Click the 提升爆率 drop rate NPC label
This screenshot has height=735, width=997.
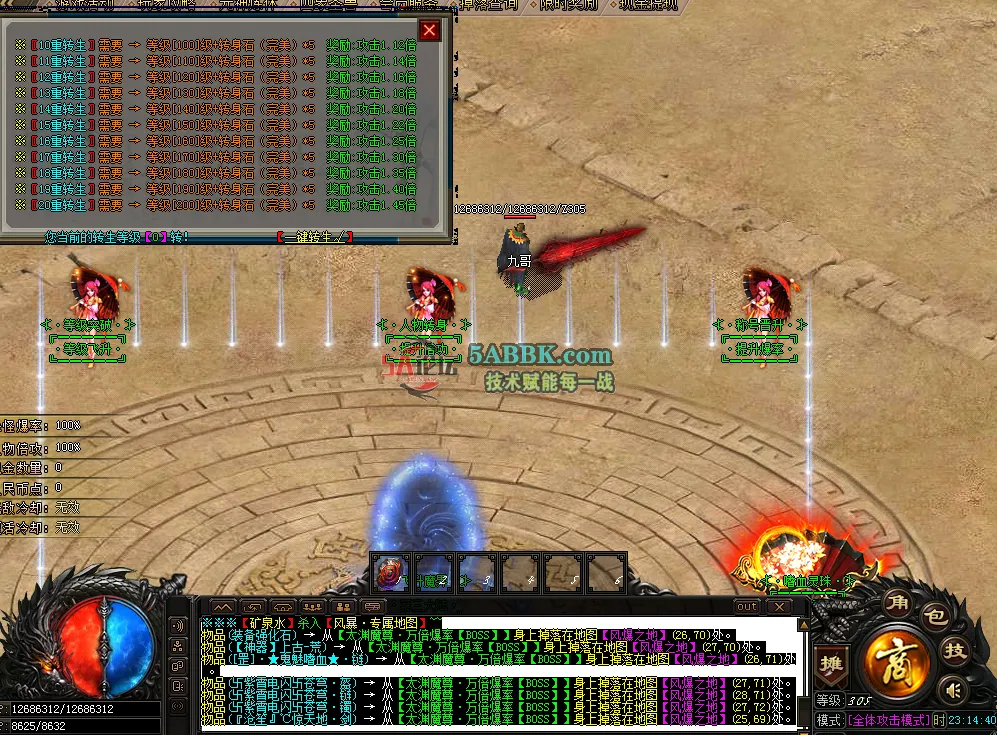point(759,349)
